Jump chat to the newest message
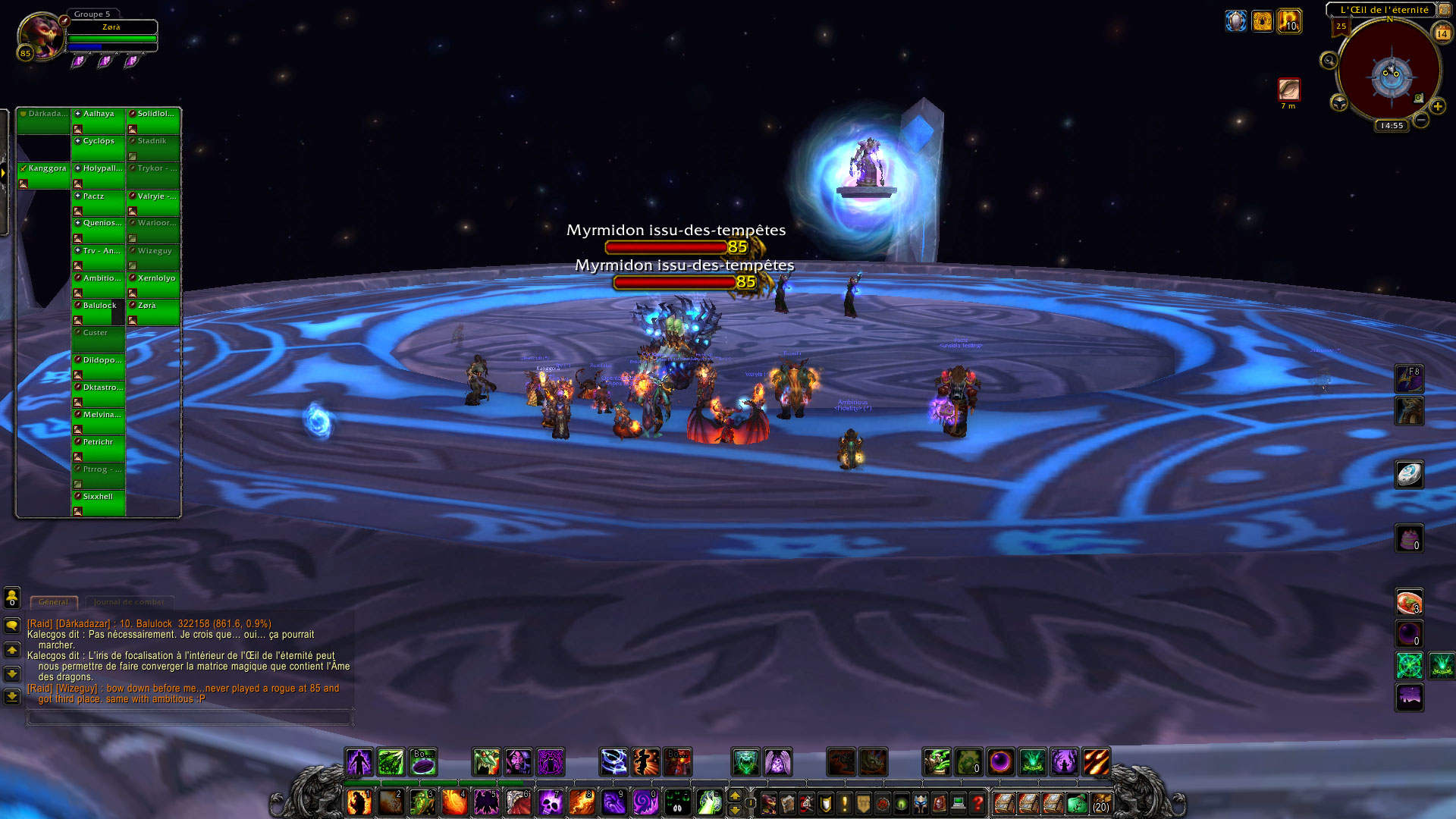 12,696
